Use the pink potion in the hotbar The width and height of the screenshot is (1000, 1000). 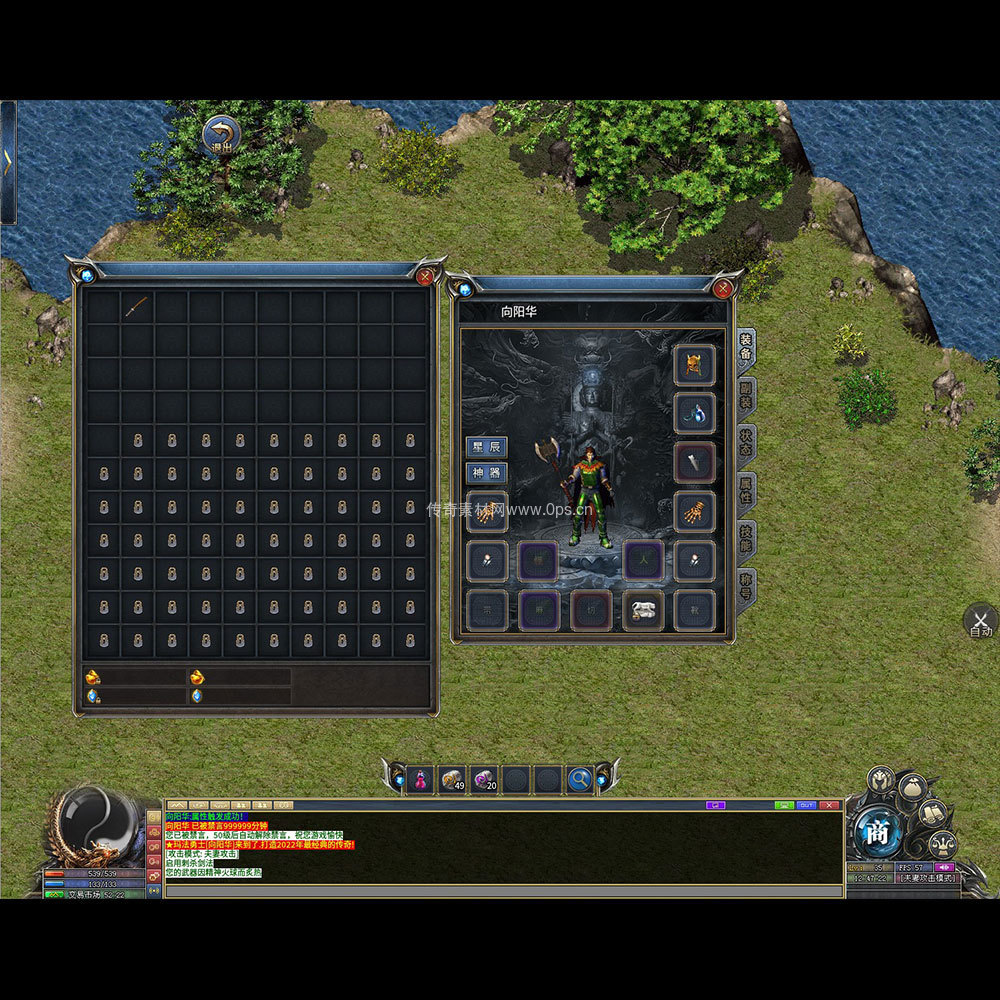[x=422, y=779]
